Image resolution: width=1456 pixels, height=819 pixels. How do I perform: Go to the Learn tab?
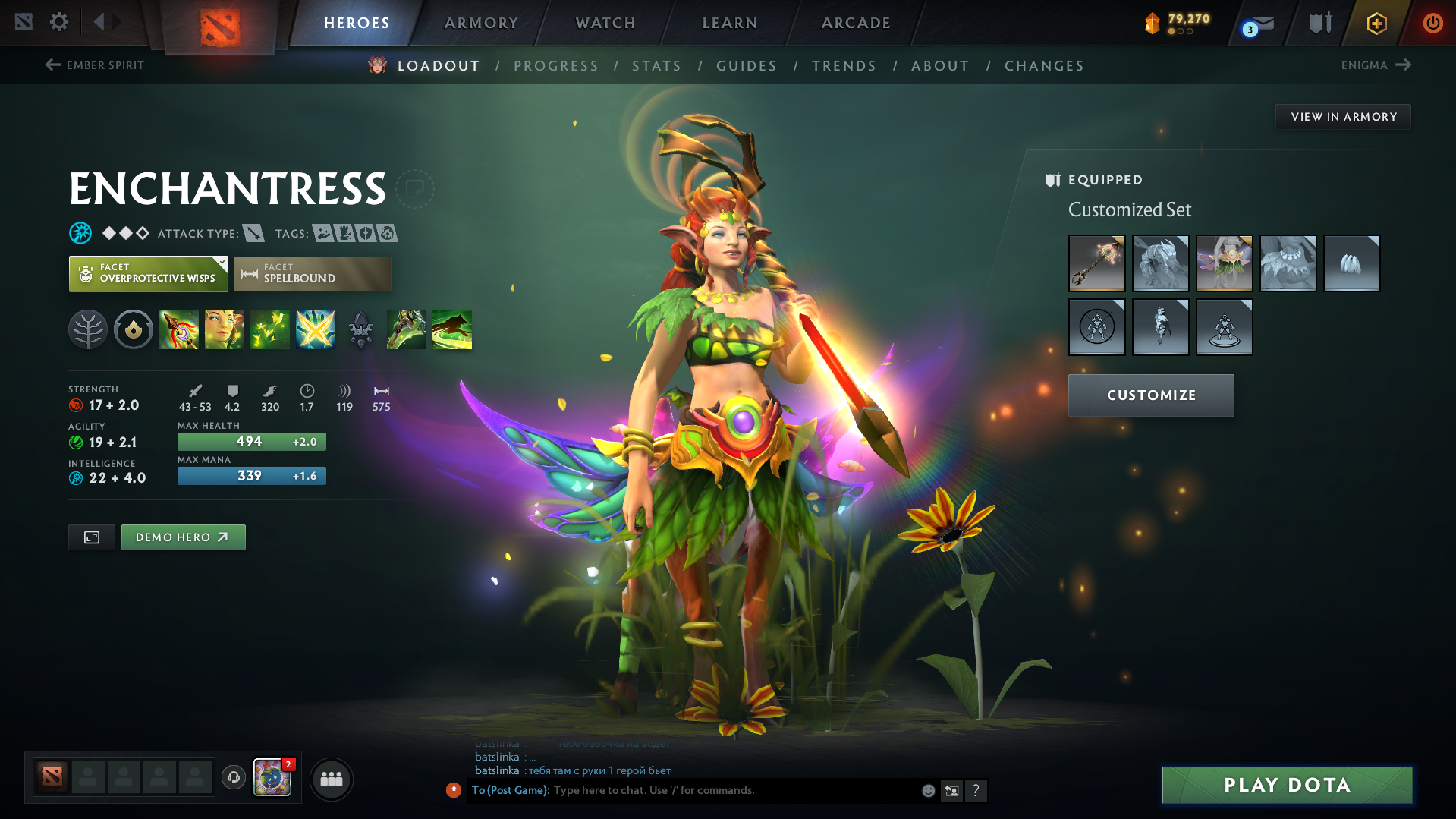click(x=730, y=23)
